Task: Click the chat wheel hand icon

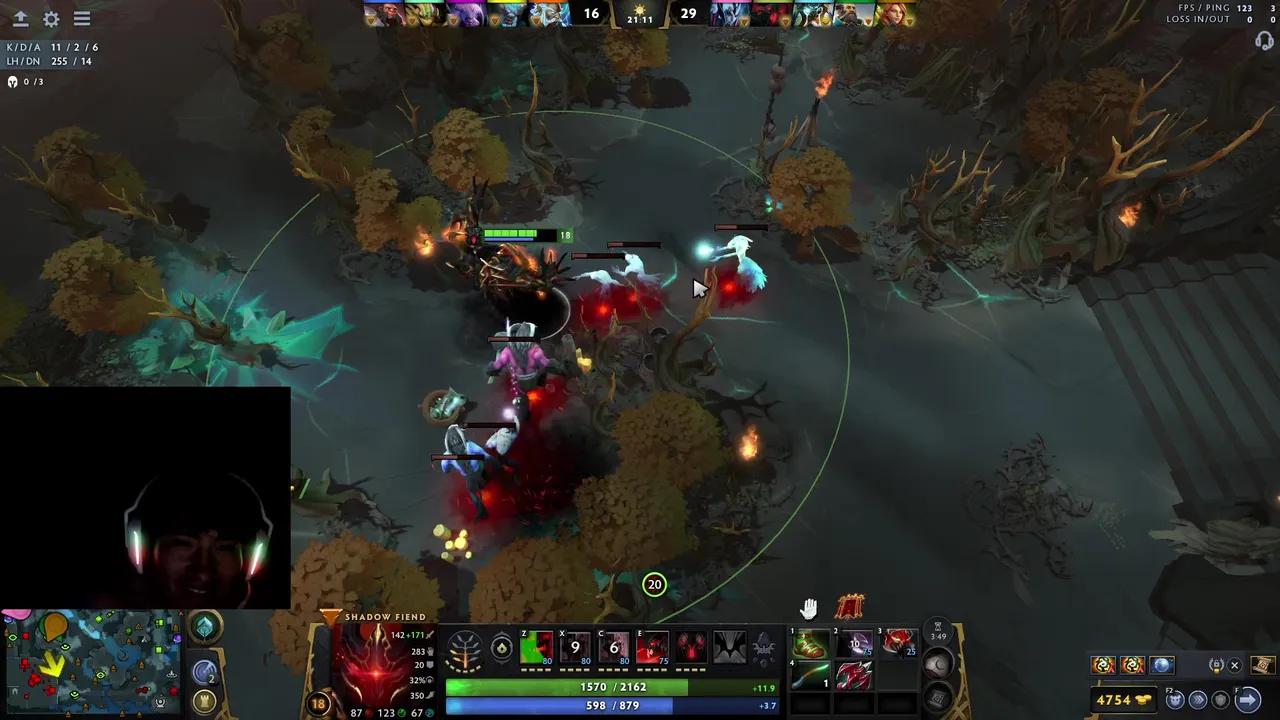Action: (x=808, y=608)
